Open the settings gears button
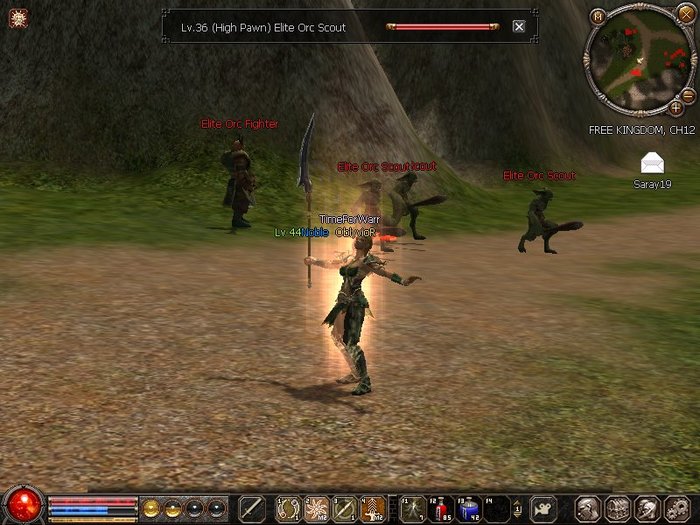The image size is (700, 525). (x=675, y=508)
